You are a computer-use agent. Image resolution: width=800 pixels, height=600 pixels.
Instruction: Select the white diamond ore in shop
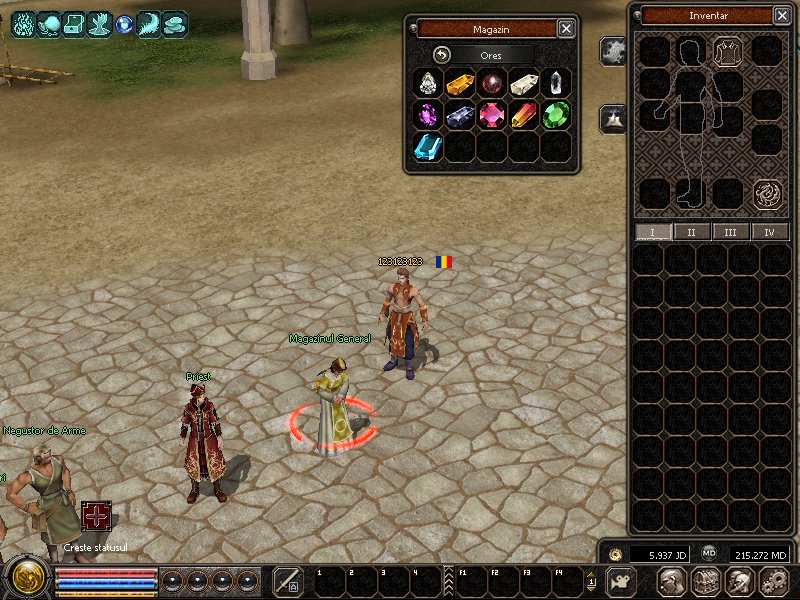click(x=428, y=83)
